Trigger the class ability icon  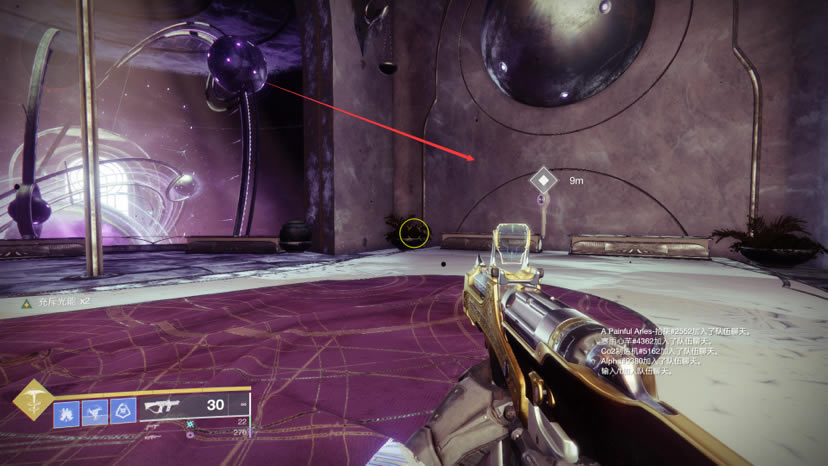click(x=123, y=411)
